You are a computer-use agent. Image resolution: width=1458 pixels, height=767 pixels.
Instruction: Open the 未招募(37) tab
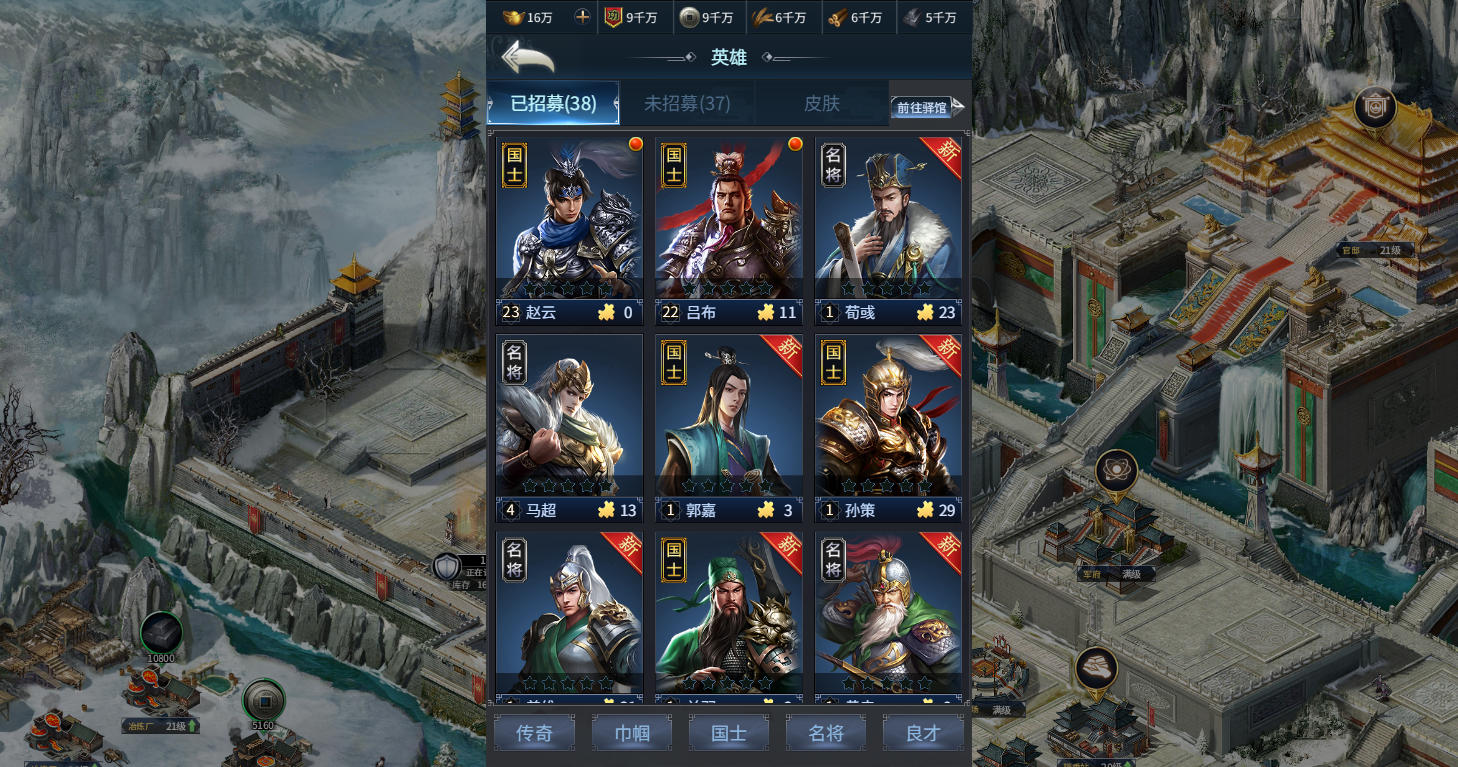(x=687, y=103)
